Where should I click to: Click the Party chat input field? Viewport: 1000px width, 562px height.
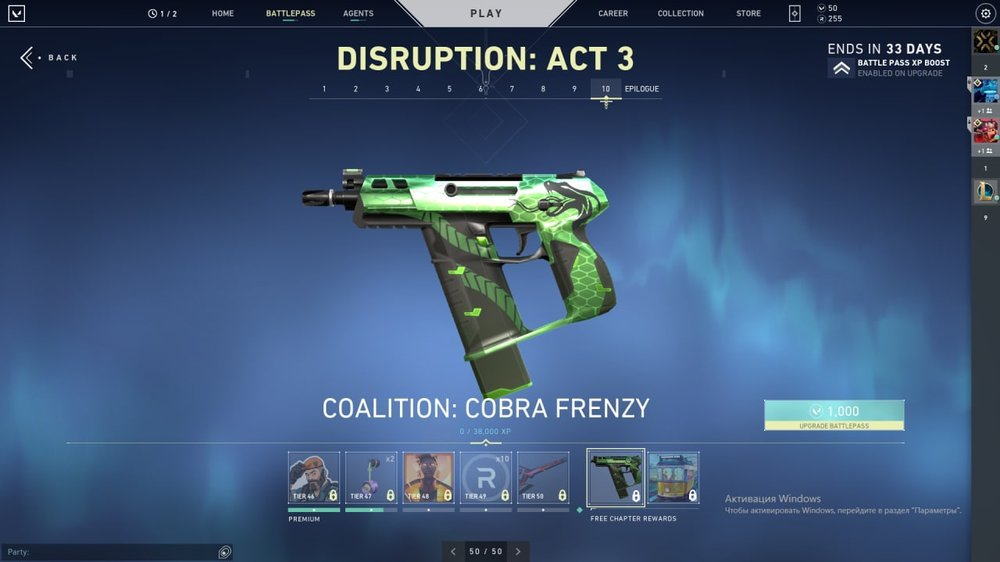(110, 552)
